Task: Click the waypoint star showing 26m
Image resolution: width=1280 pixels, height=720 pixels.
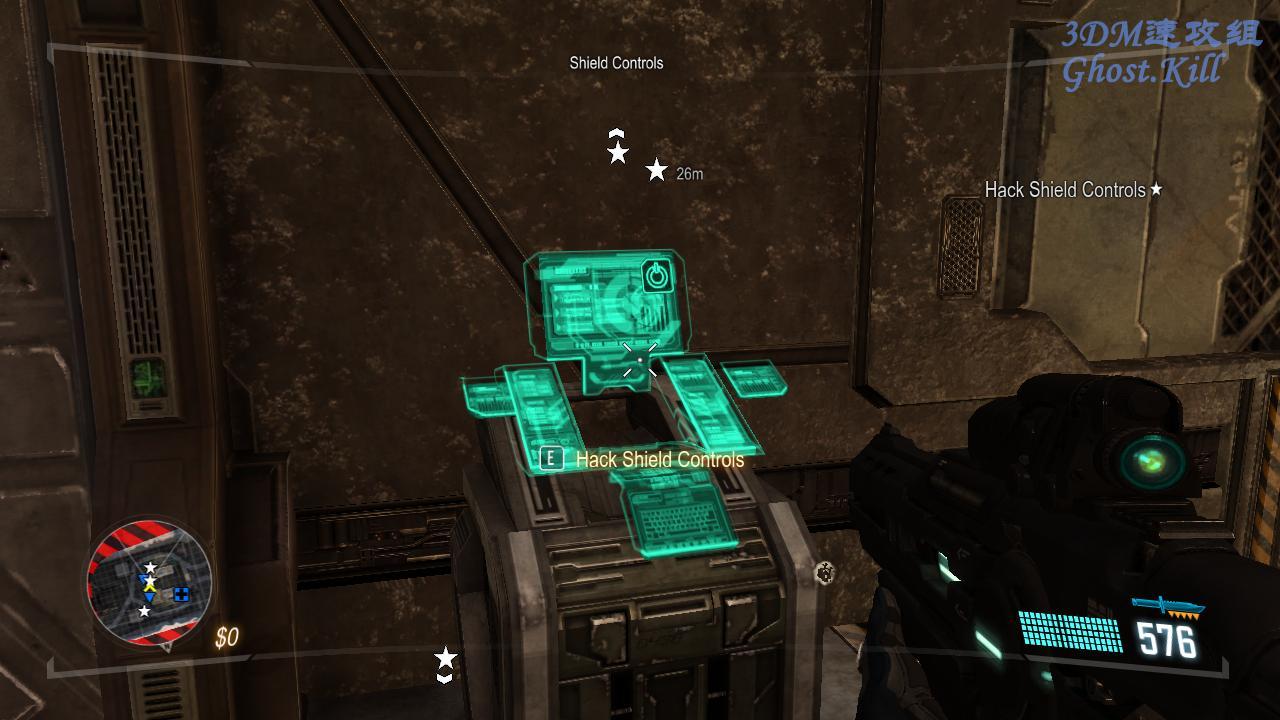Action: click(x=656, y=171)
